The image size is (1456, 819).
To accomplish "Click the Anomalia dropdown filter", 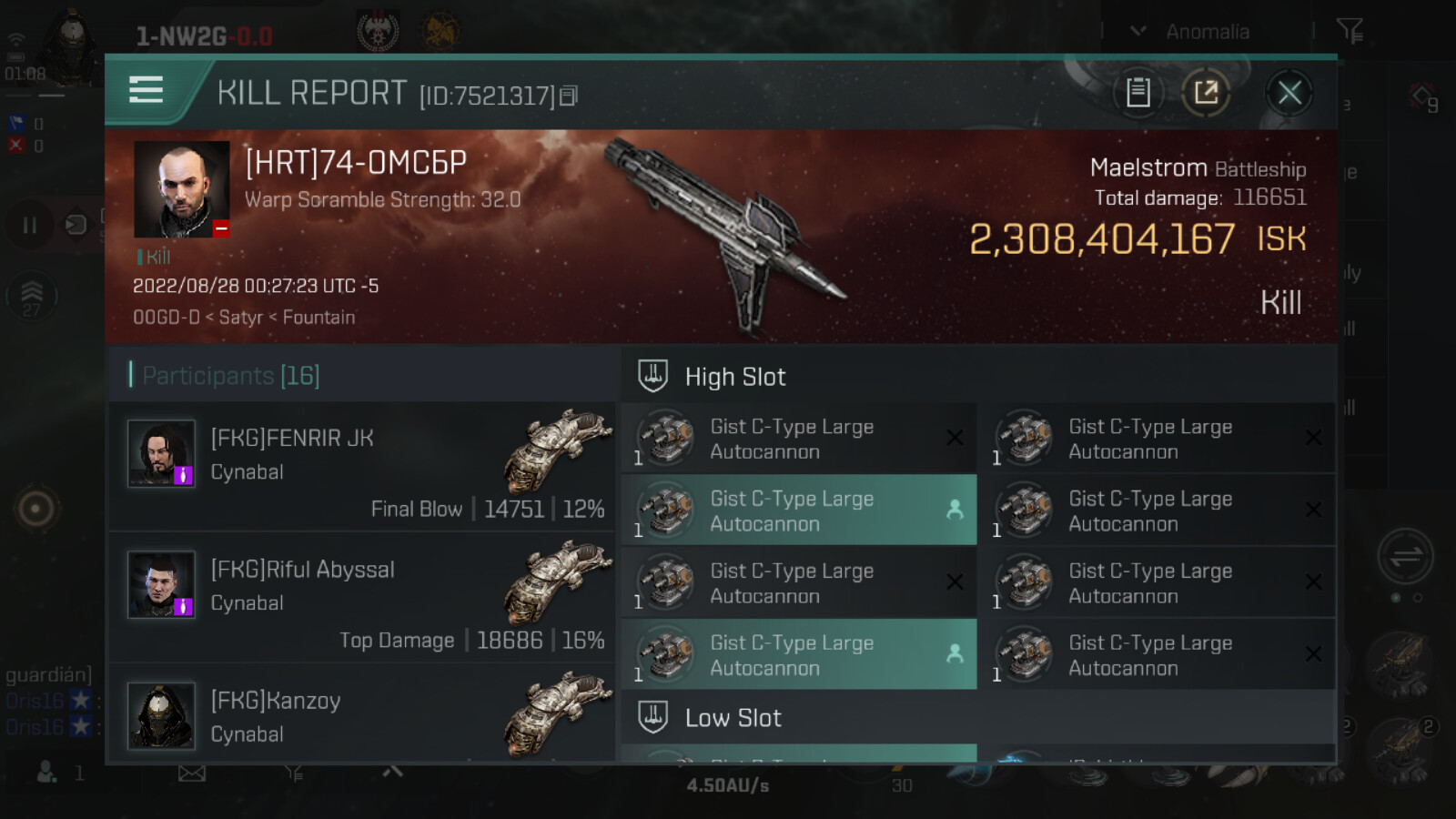I will (x=1194, y=32).
